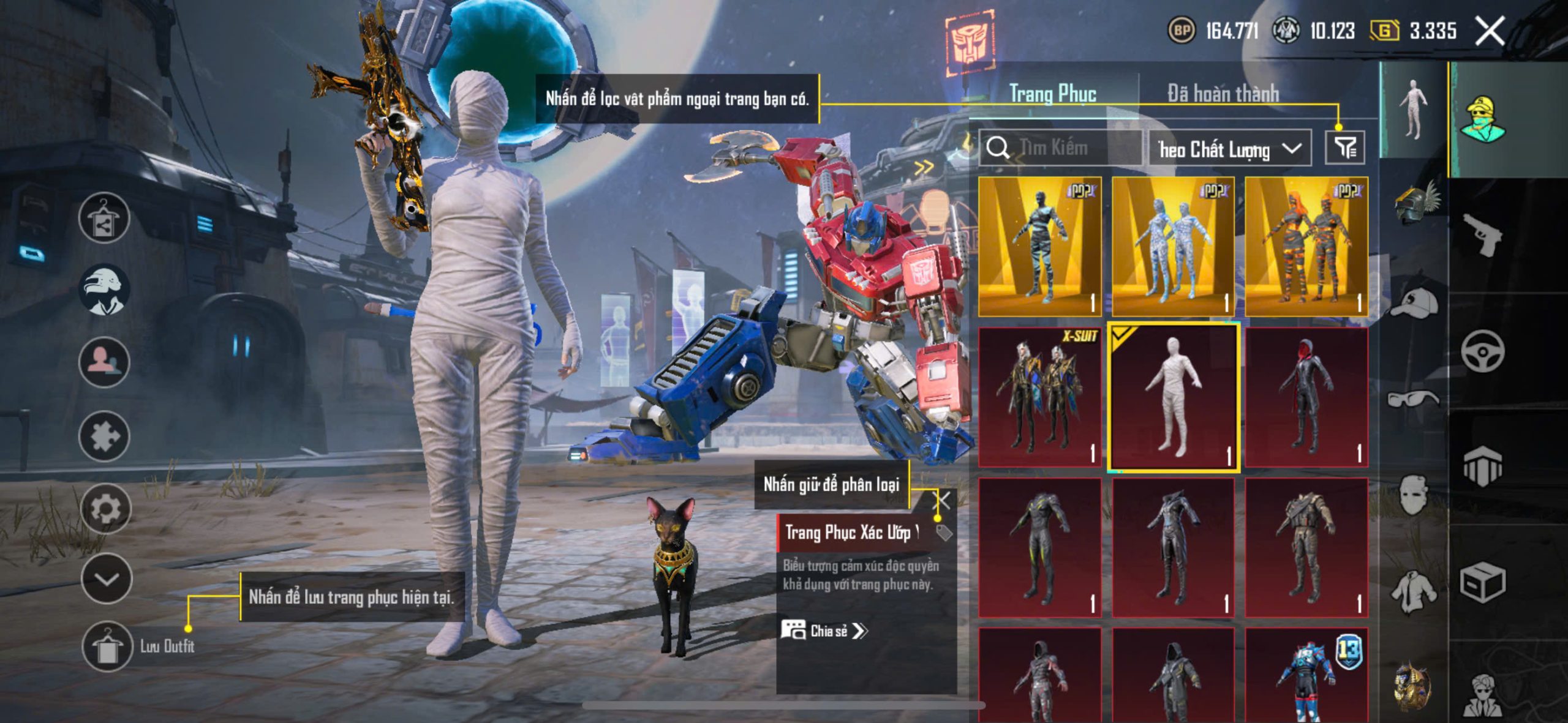The width and height of the screenshot is (1568, 723).
Task: Select the X-SUIT outfit tile
Action: (1039, 397)
